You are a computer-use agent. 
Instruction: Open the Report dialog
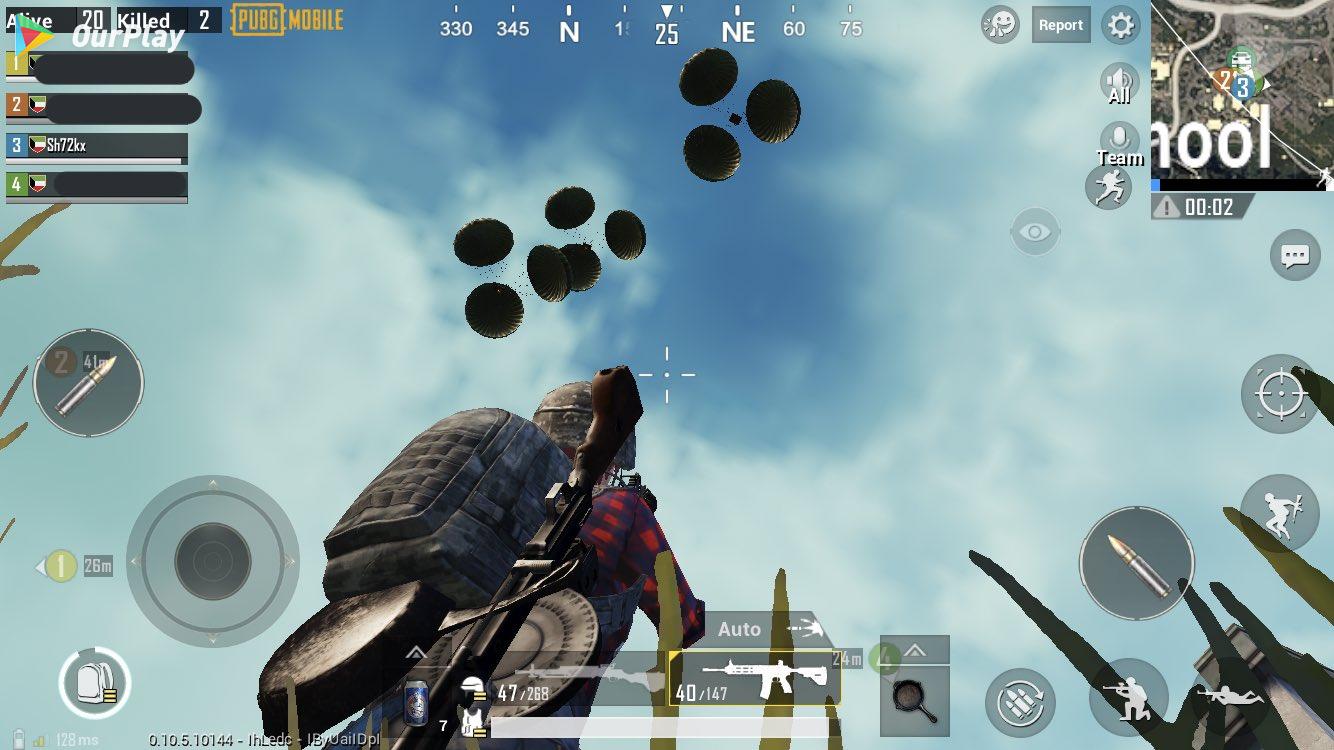pos(1060,26)
